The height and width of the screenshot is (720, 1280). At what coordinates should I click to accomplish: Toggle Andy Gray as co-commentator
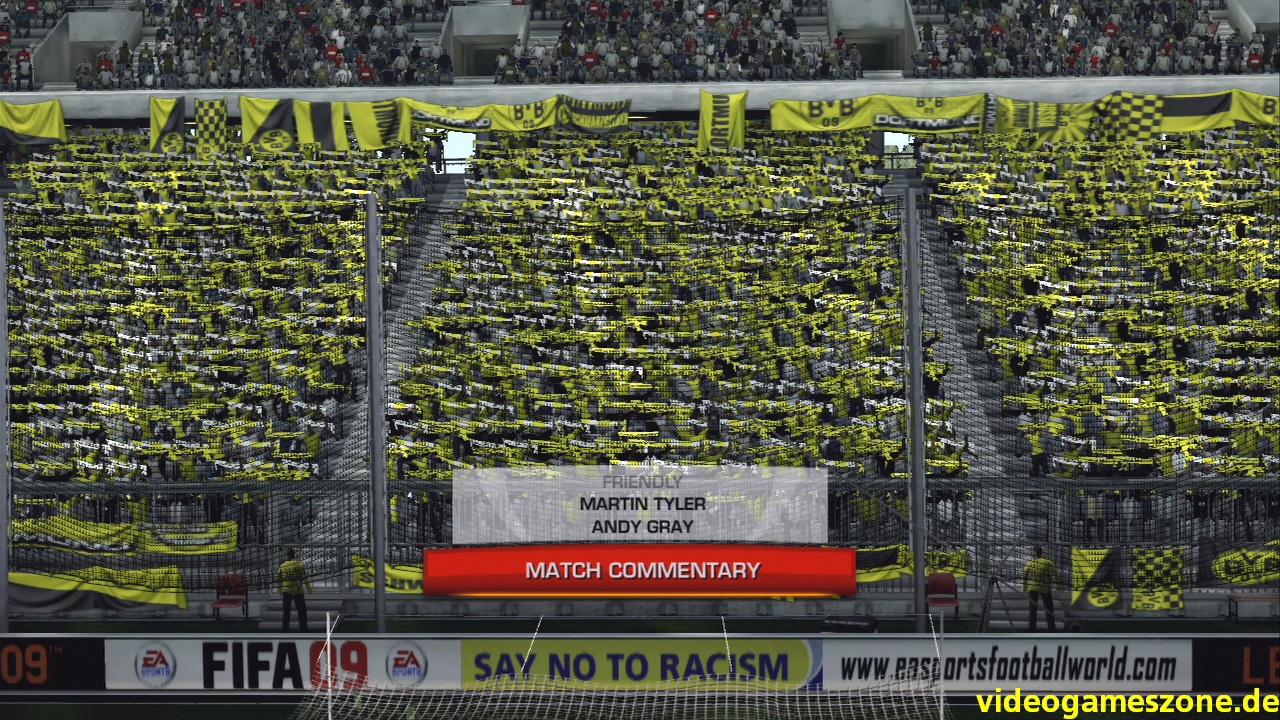point(641,527)
